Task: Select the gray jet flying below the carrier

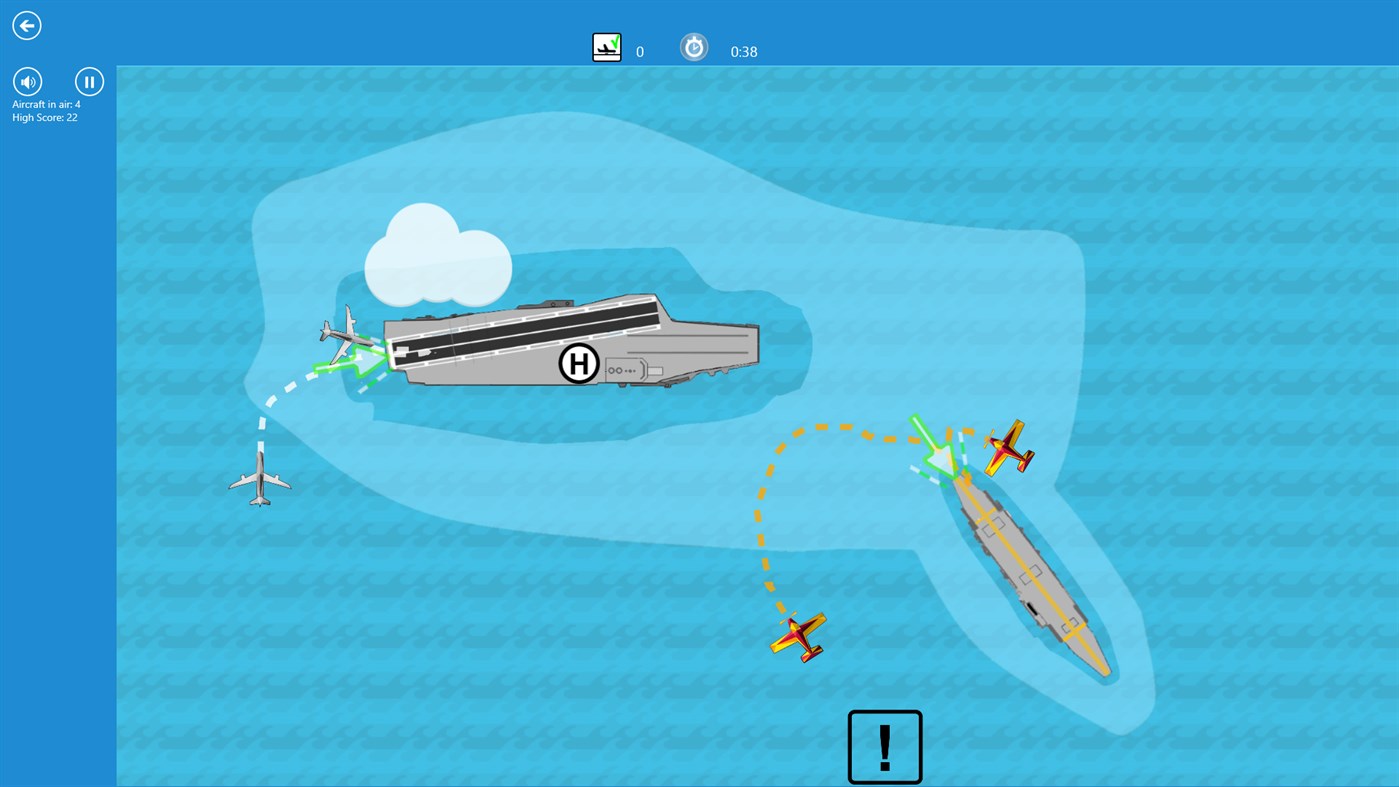Action: pyautogui.click(x=262, y=480)
